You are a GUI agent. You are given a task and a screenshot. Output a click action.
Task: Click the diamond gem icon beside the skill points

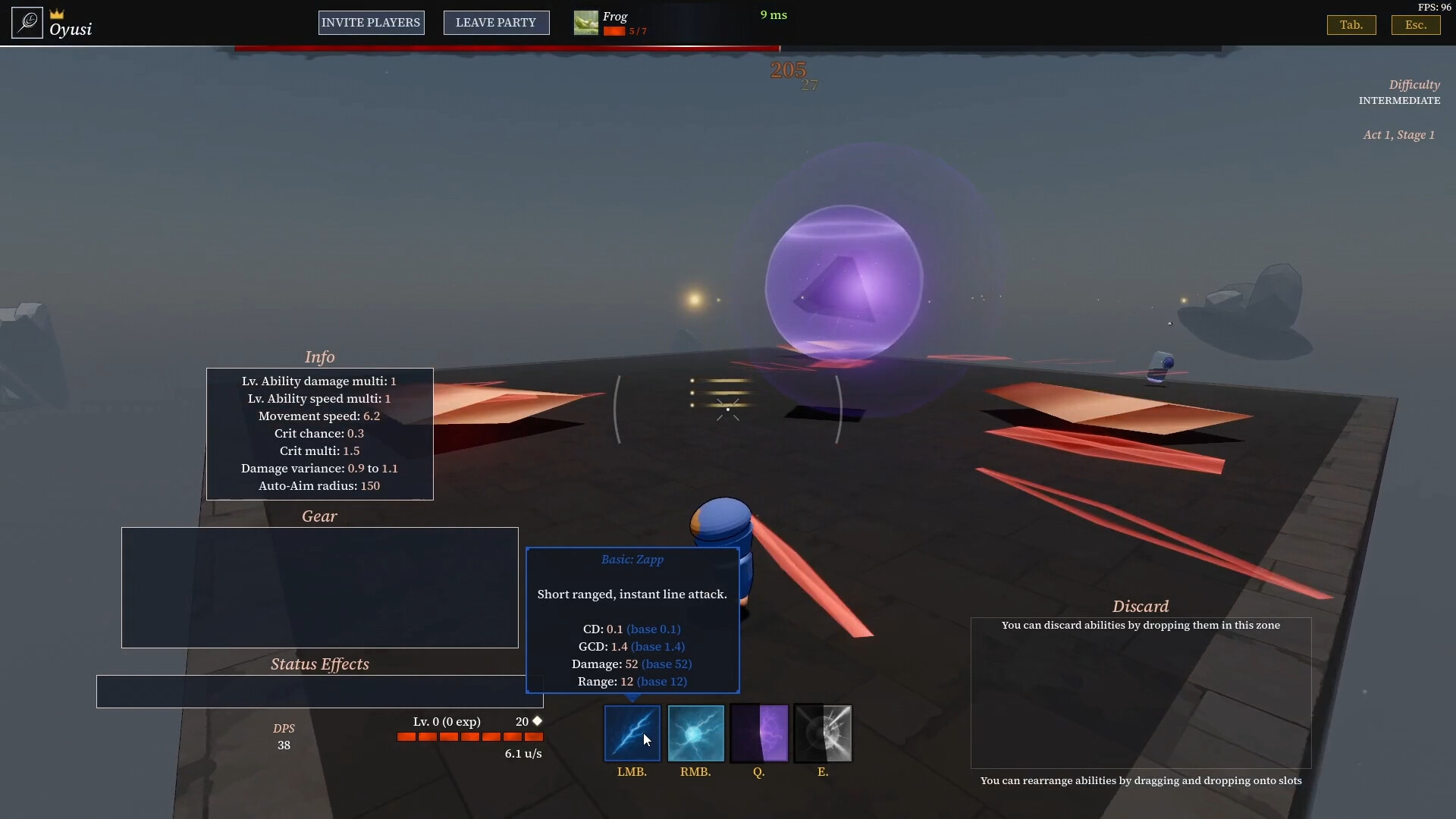(x=538, y=720)
